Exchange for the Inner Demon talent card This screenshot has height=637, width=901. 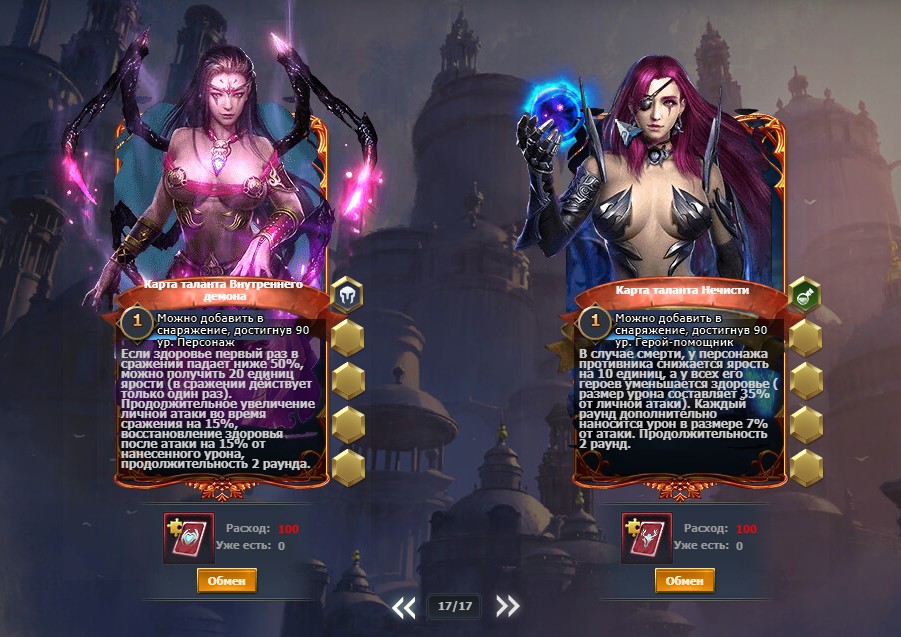tap(226, 580)
